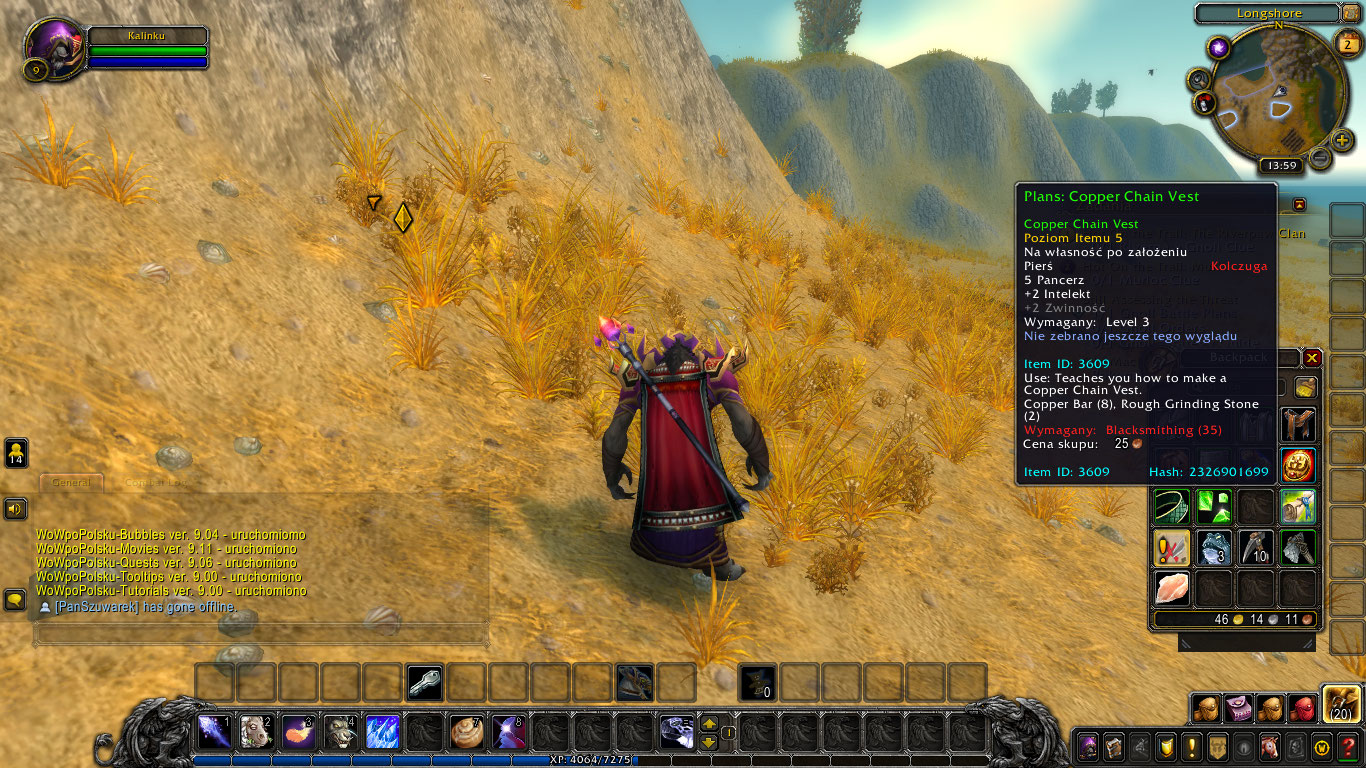Open the calendar date on the minimap
The height and width of the screenshot is (768, 1366).
pos(1349,45)
